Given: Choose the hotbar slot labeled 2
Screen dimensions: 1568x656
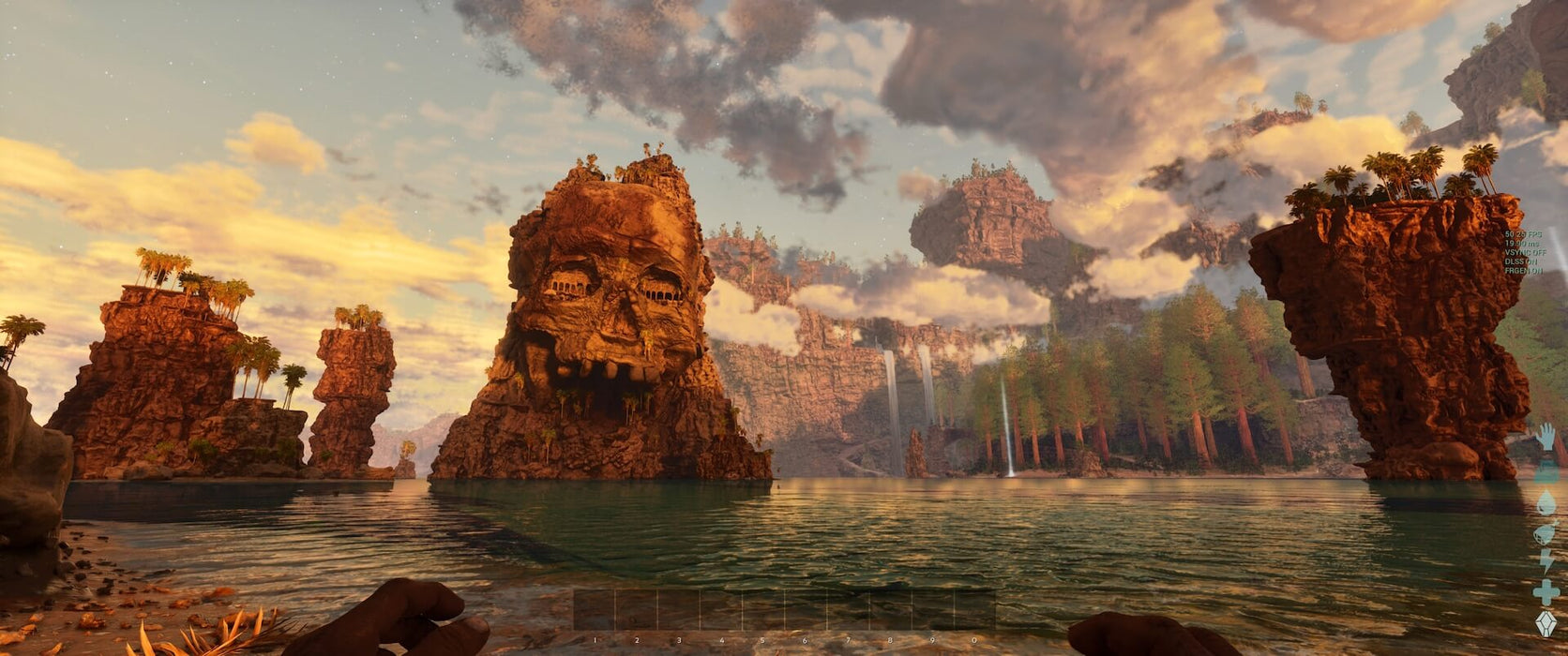Looking at the screenshot, I should pyautogui.click(x=637, y=609).
